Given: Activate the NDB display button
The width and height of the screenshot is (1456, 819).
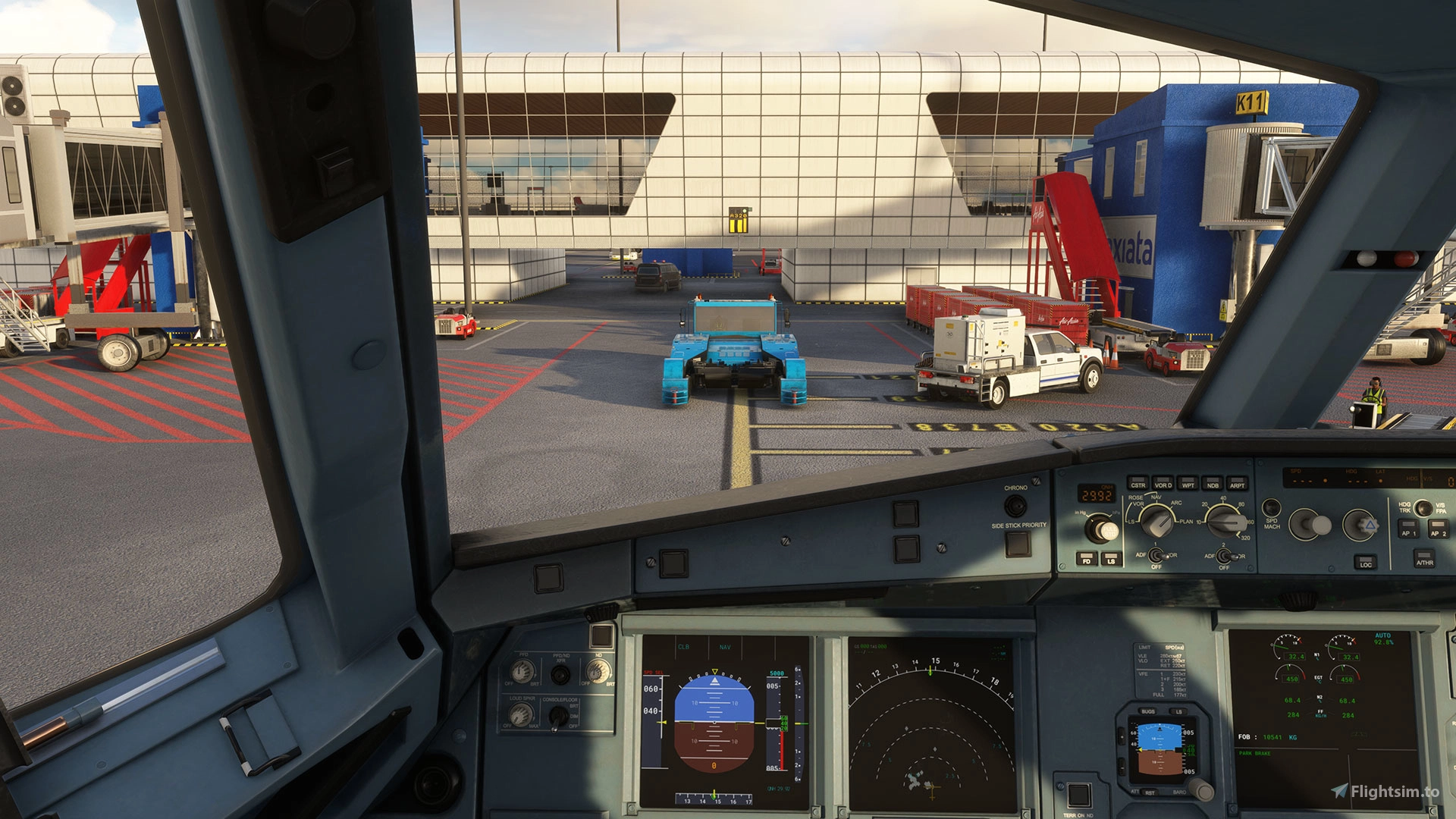Looking at the screenshot, I should 1213,483.
